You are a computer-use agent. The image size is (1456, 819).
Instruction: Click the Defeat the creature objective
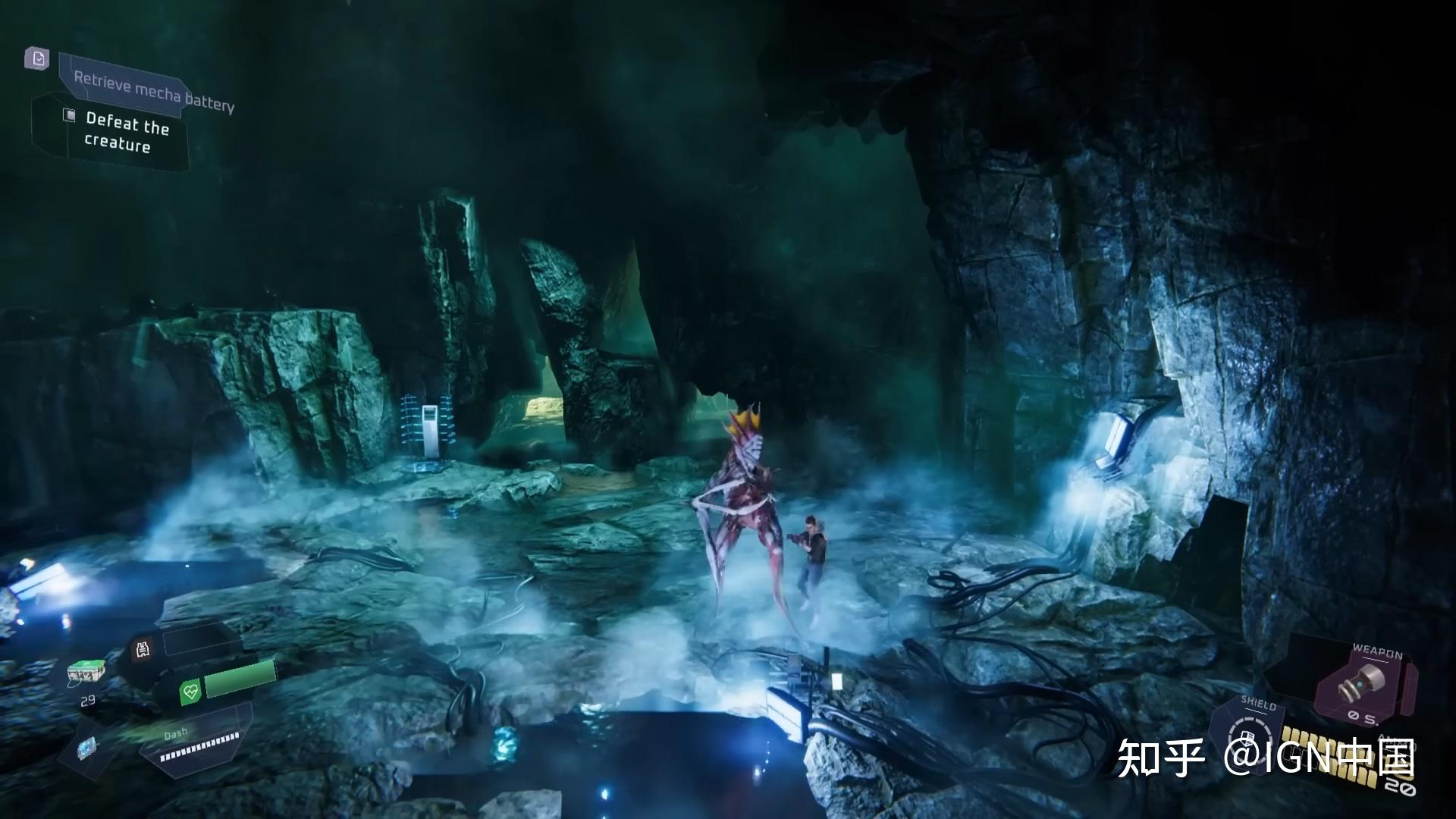tap(126, 133)
